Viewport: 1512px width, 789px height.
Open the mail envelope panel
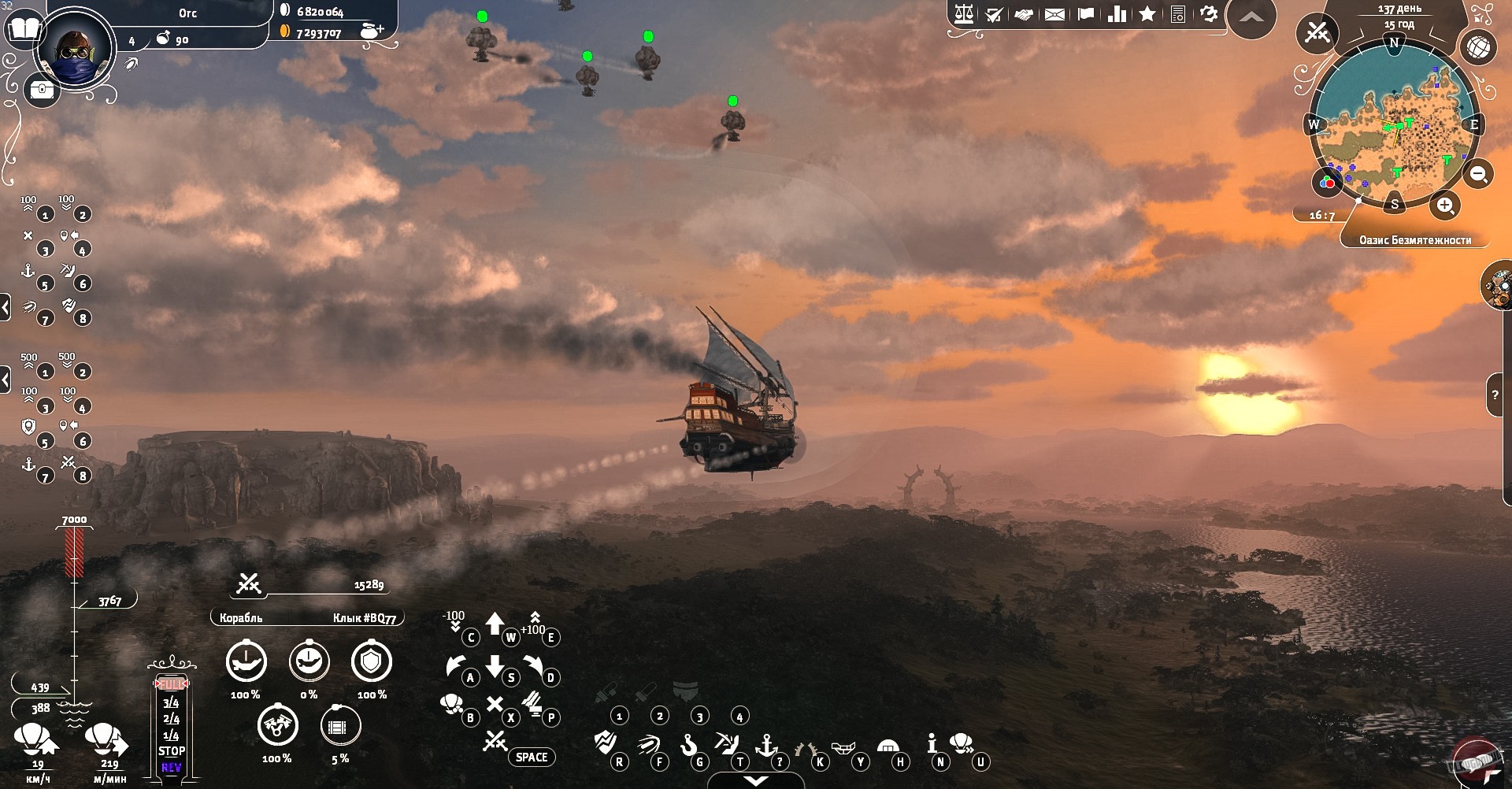coord(1055,13)
